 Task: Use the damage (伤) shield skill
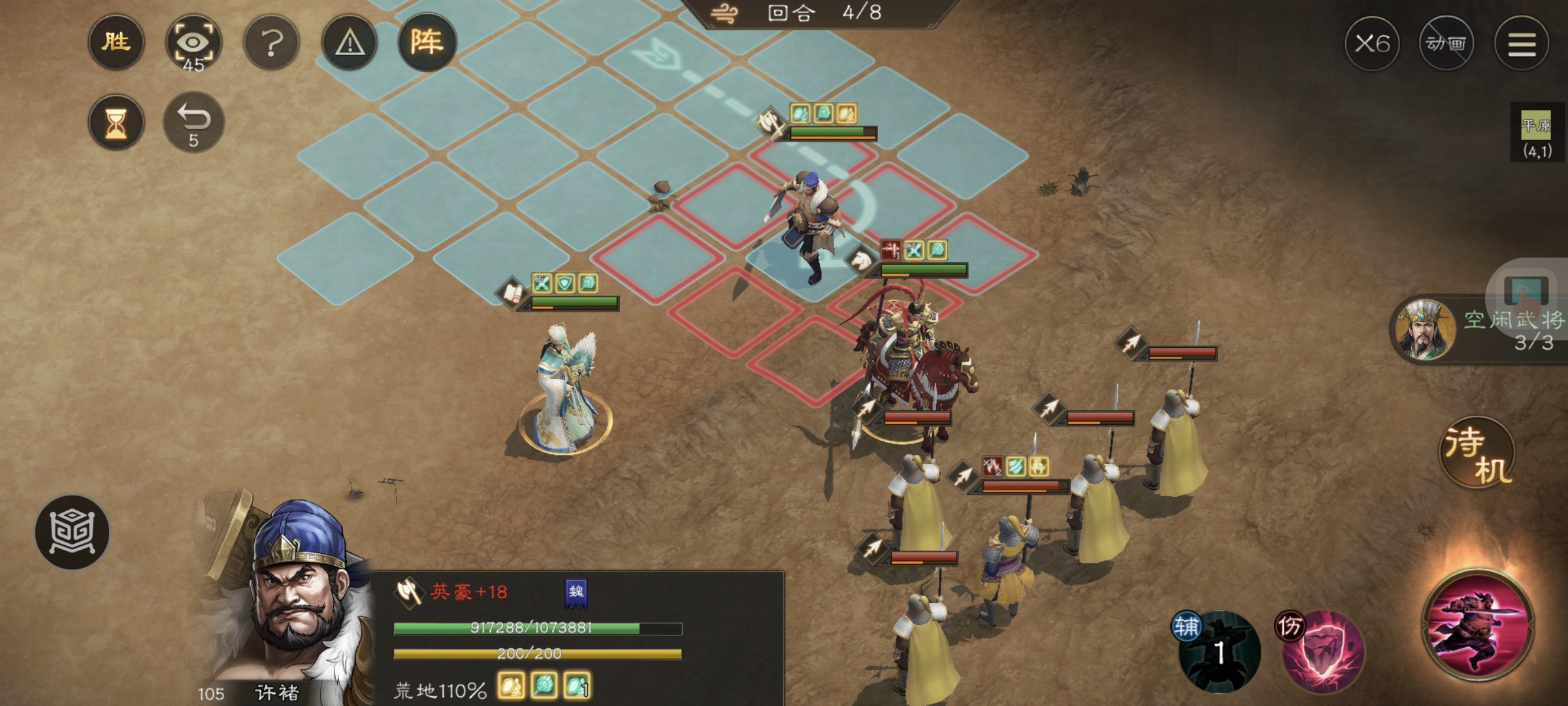(1322, 651)
